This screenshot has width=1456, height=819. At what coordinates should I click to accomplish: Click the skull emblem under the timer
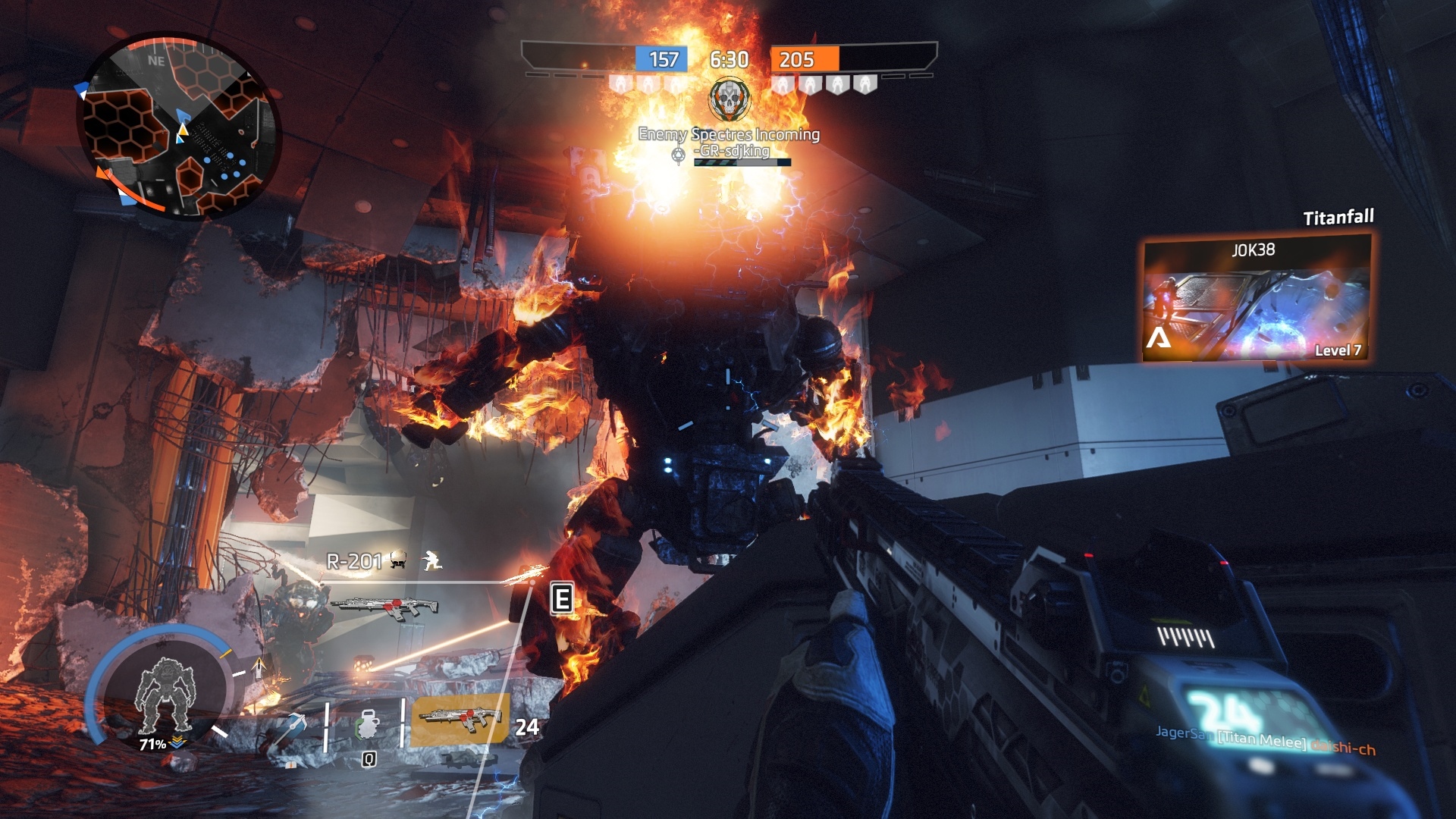pos(729,99)
